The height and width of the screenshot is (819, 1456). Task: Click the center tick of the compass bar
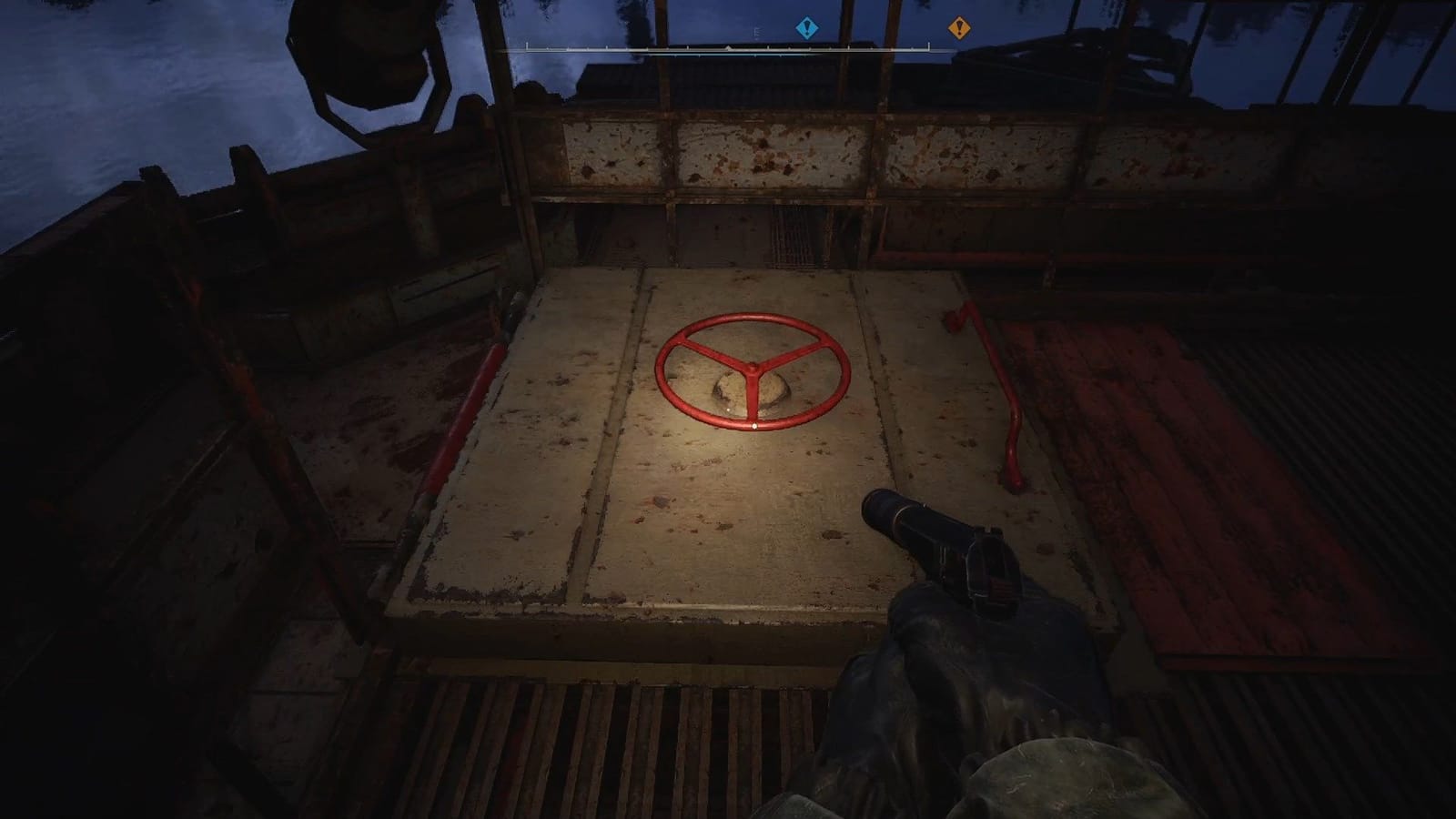(728, 48)
